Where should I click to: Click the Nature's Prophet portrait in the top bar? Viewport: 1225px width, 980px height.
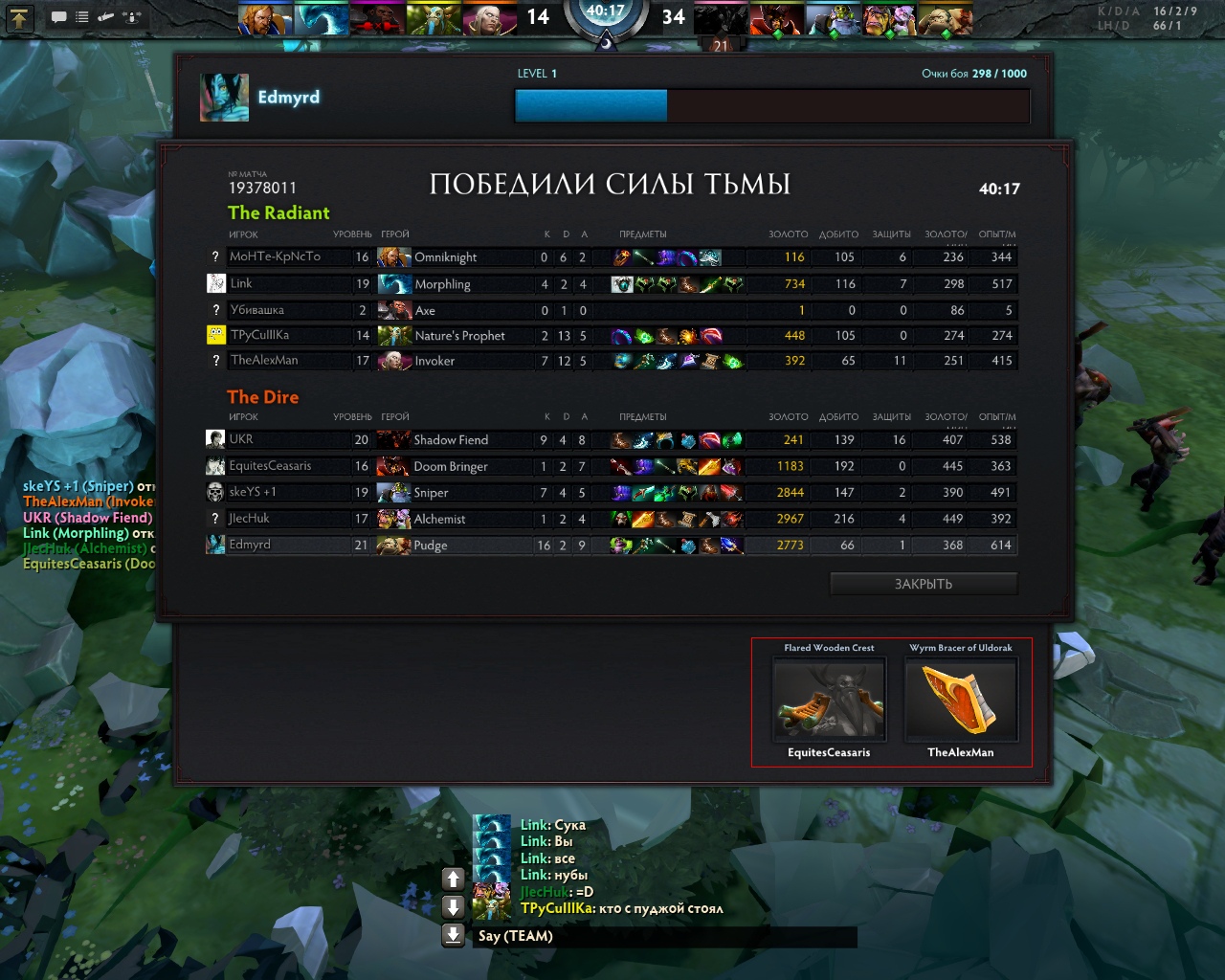[x=434, y=18]
